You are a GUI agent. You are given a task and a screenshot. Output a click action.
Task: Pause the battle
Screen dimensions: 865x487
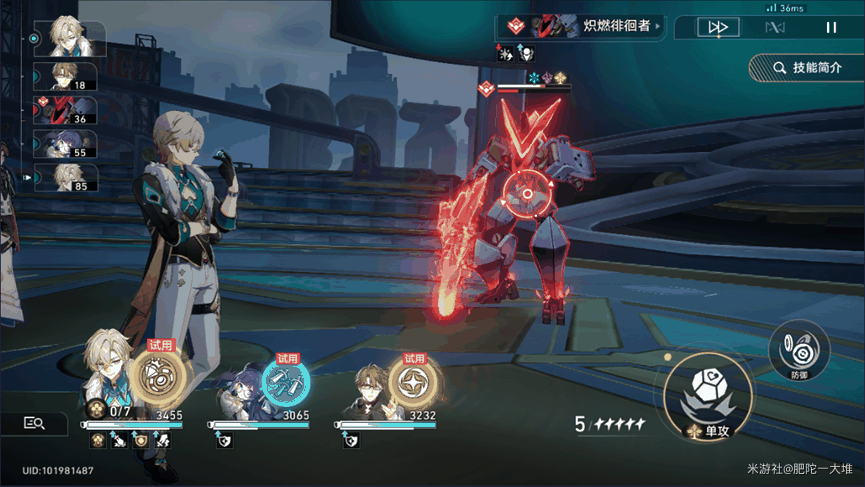[831, 28]
